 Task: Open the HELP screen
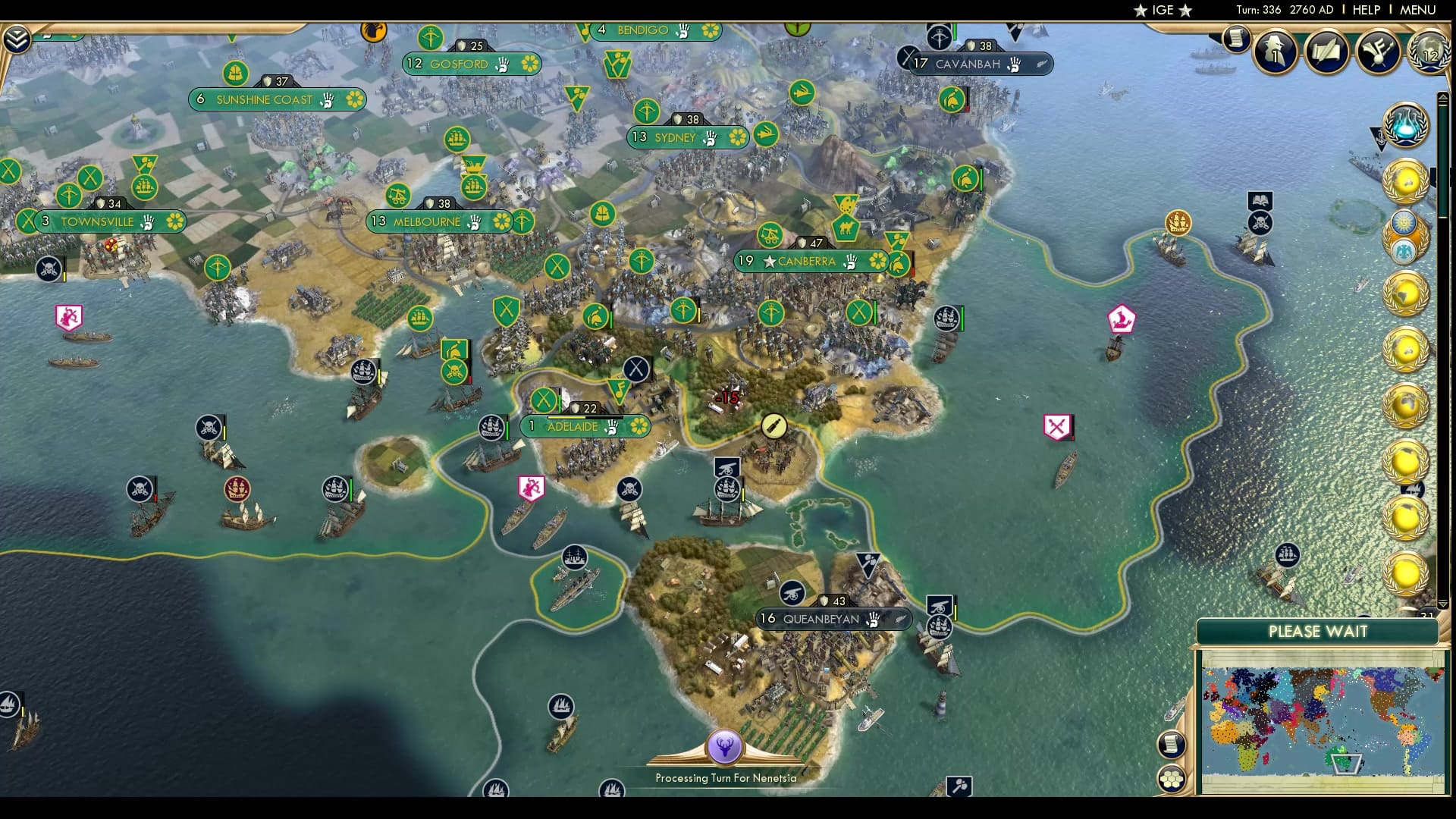(1365, 10)
